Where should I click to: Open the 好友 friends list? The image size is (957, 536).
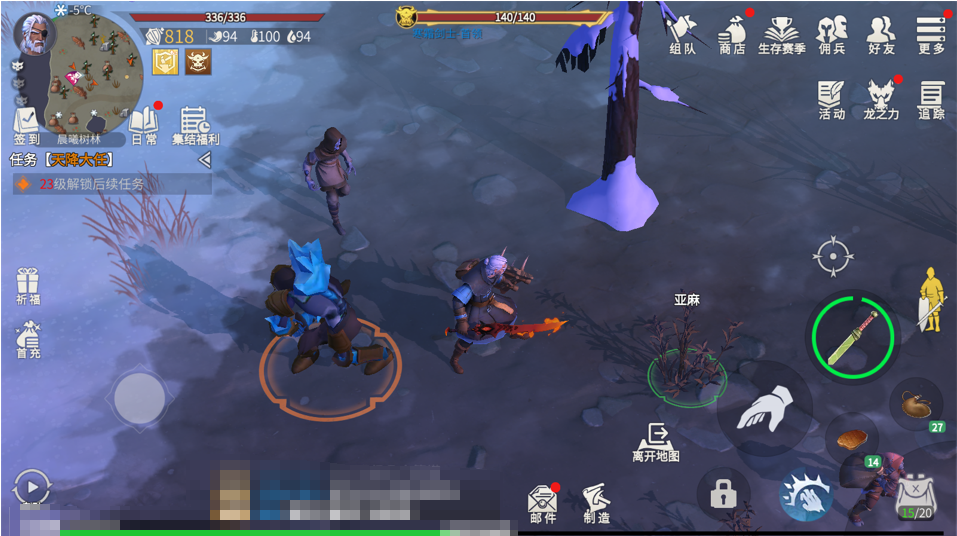[x=881, y=34]
